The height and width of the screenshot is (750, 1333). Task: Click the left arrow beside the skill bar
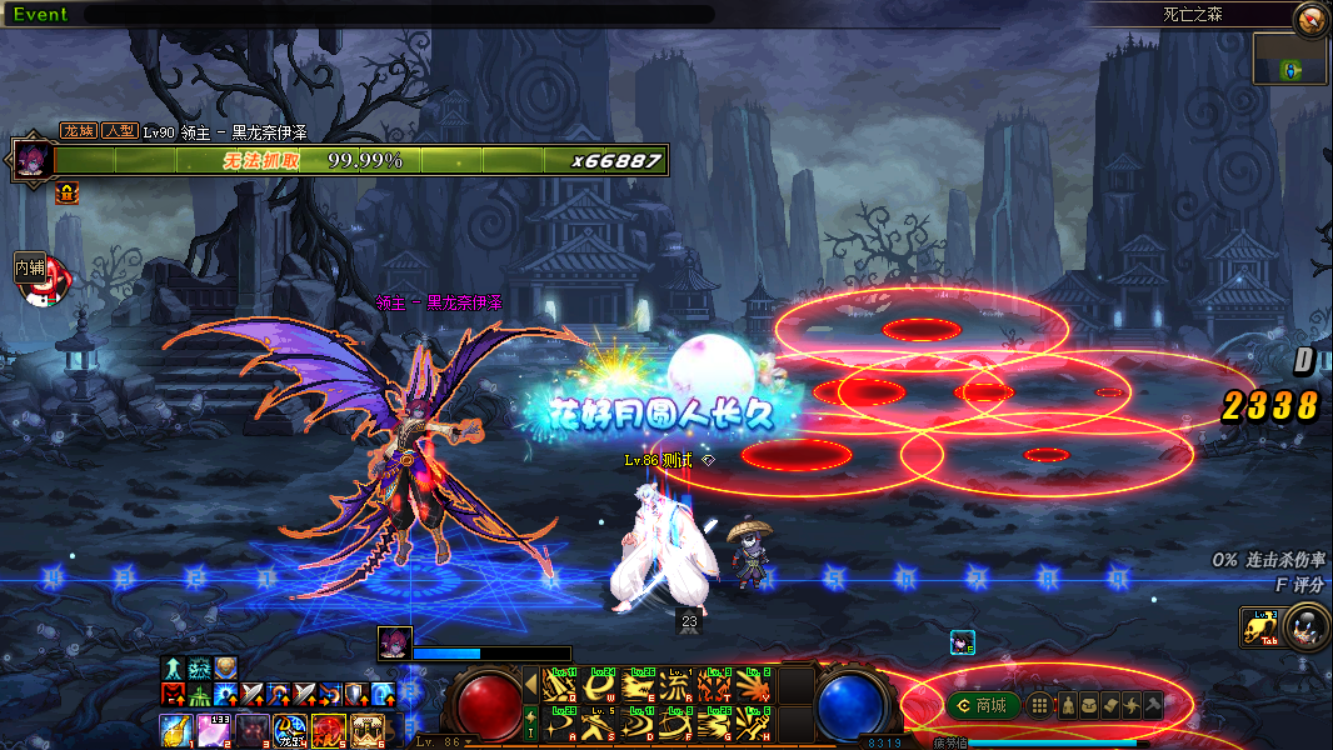[530, 686]
